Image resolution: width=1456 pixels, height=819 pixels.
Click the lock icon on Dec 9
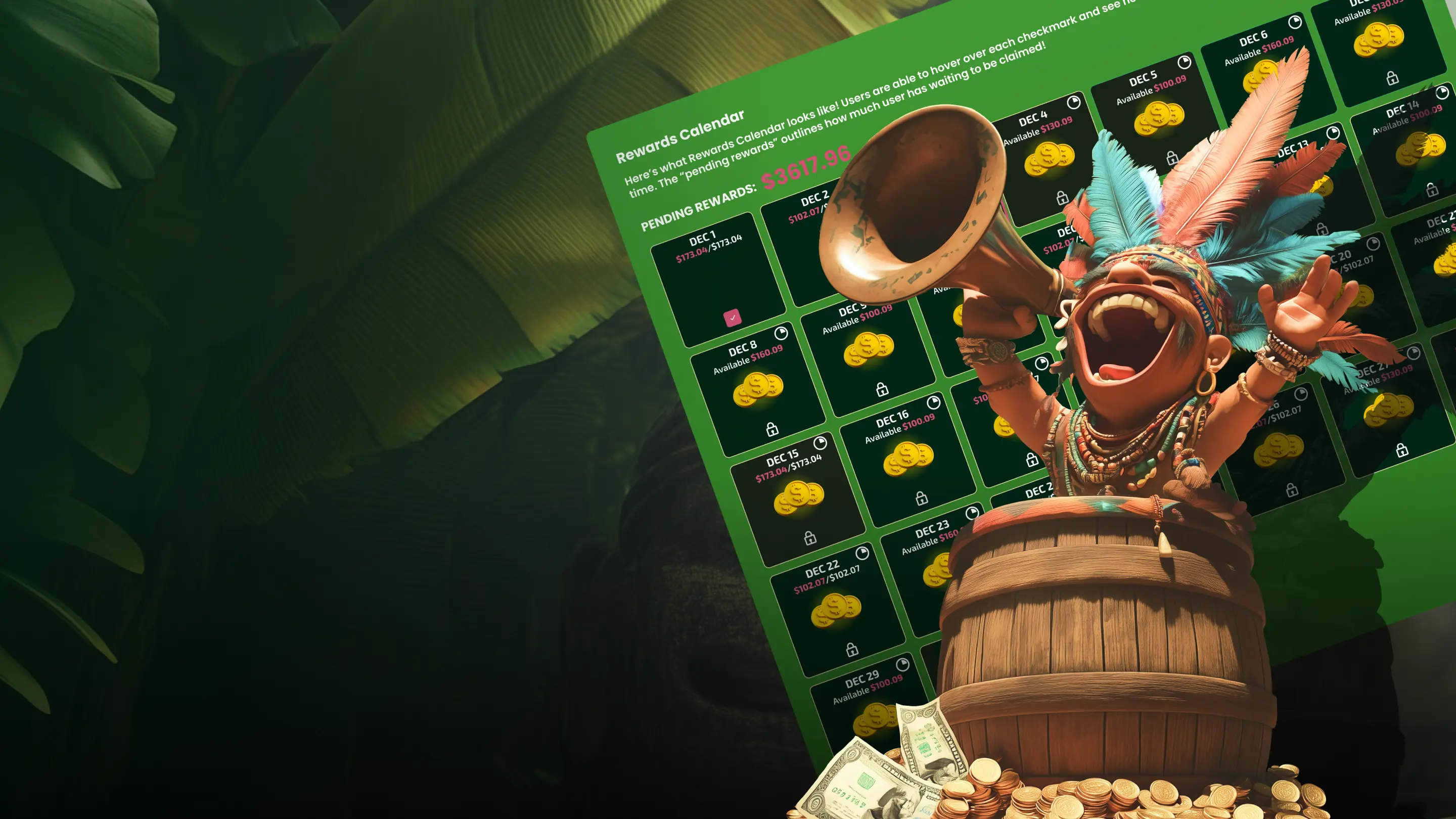(x=882, y=391)
